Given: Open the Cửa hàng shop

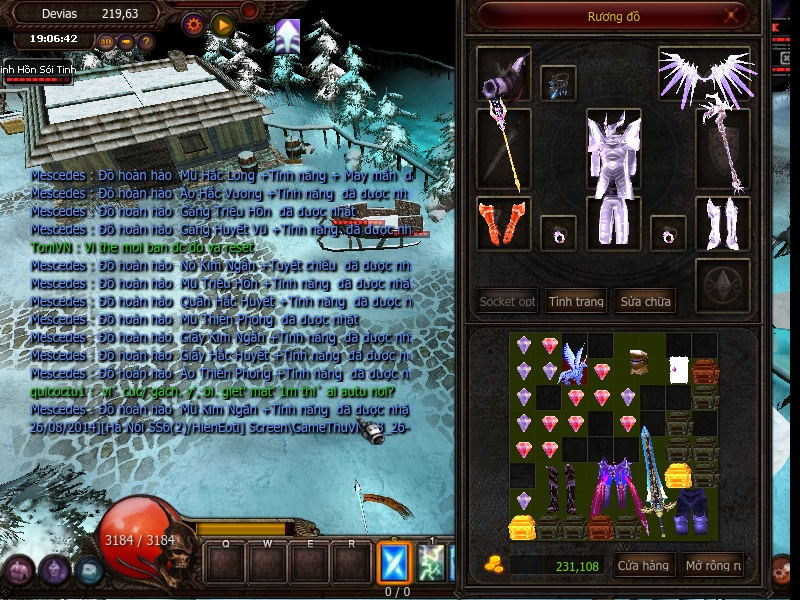Looking at the screenshot, I should point(642,566).
